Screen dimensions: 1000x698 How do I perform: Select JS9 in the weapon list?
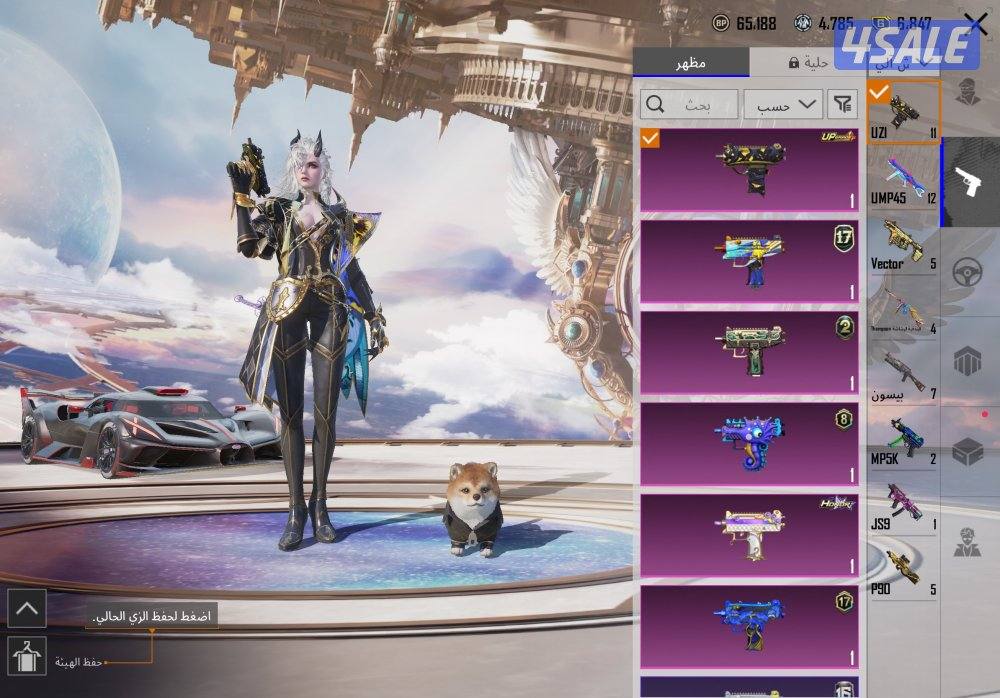(903, 503)
